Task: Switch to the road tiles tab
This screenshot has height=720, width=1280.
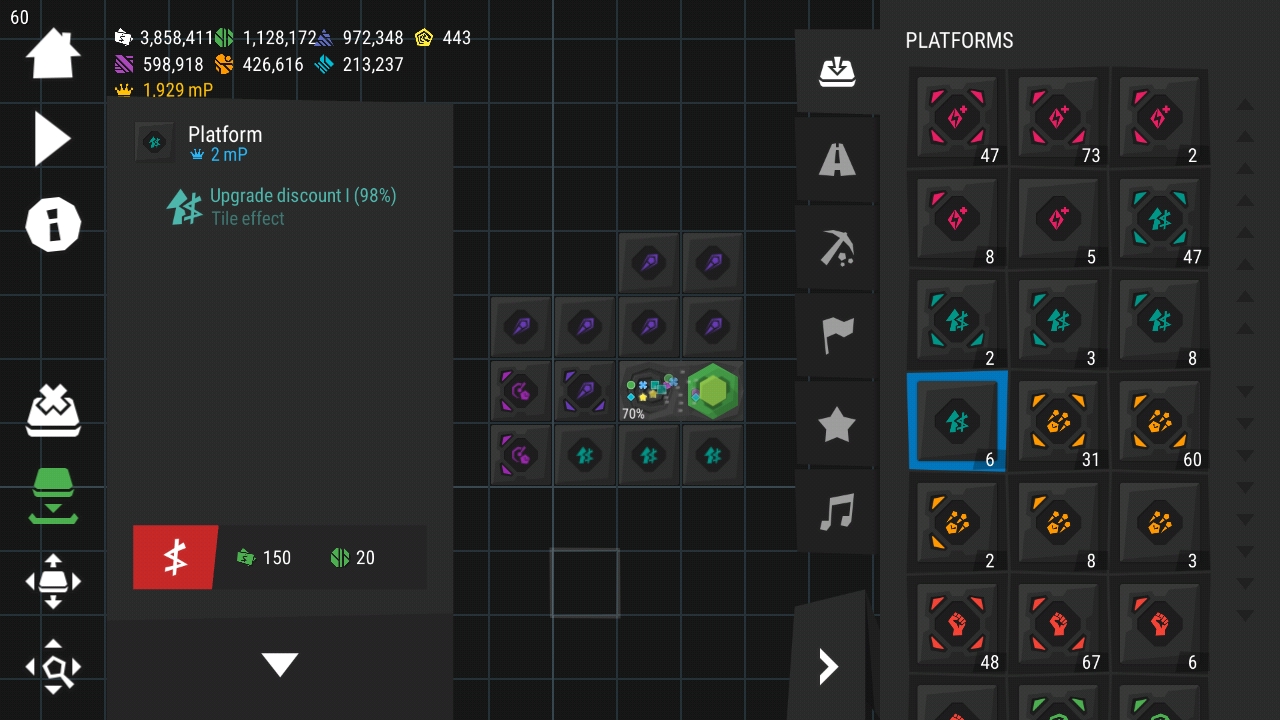Action: (x=836, y=158)
